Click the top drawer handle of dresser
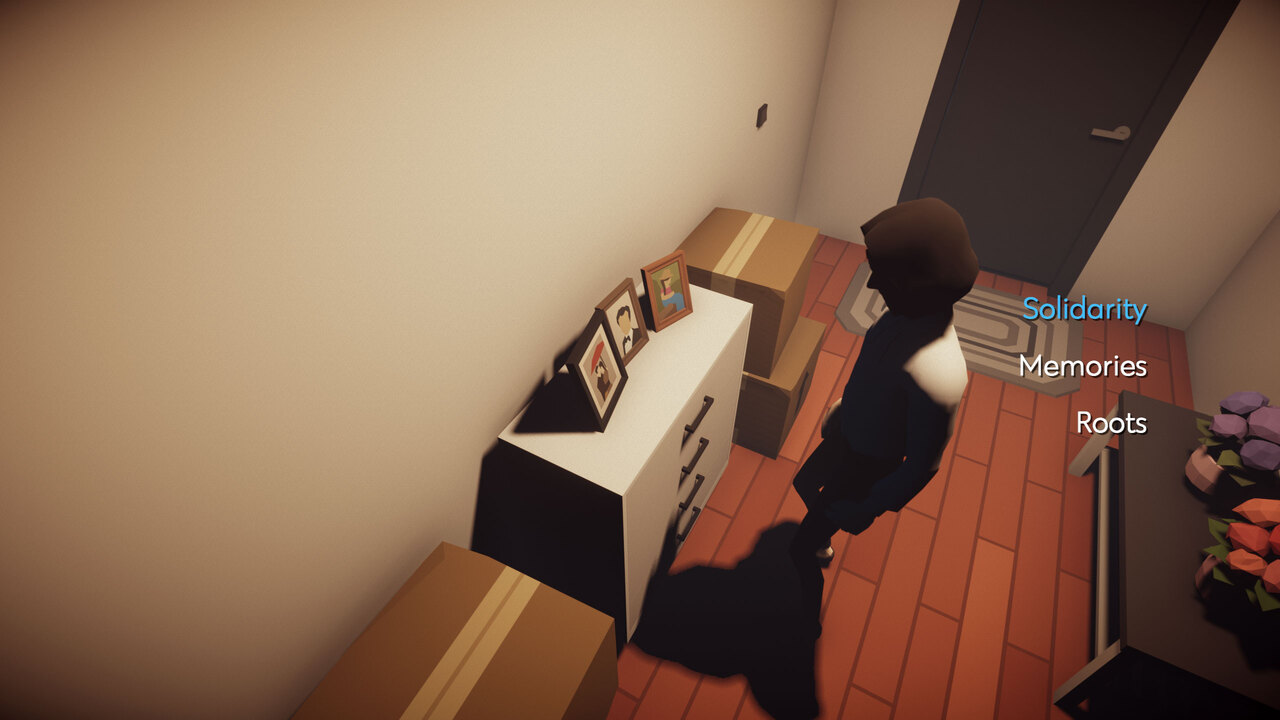 click(x=700, y=412)
